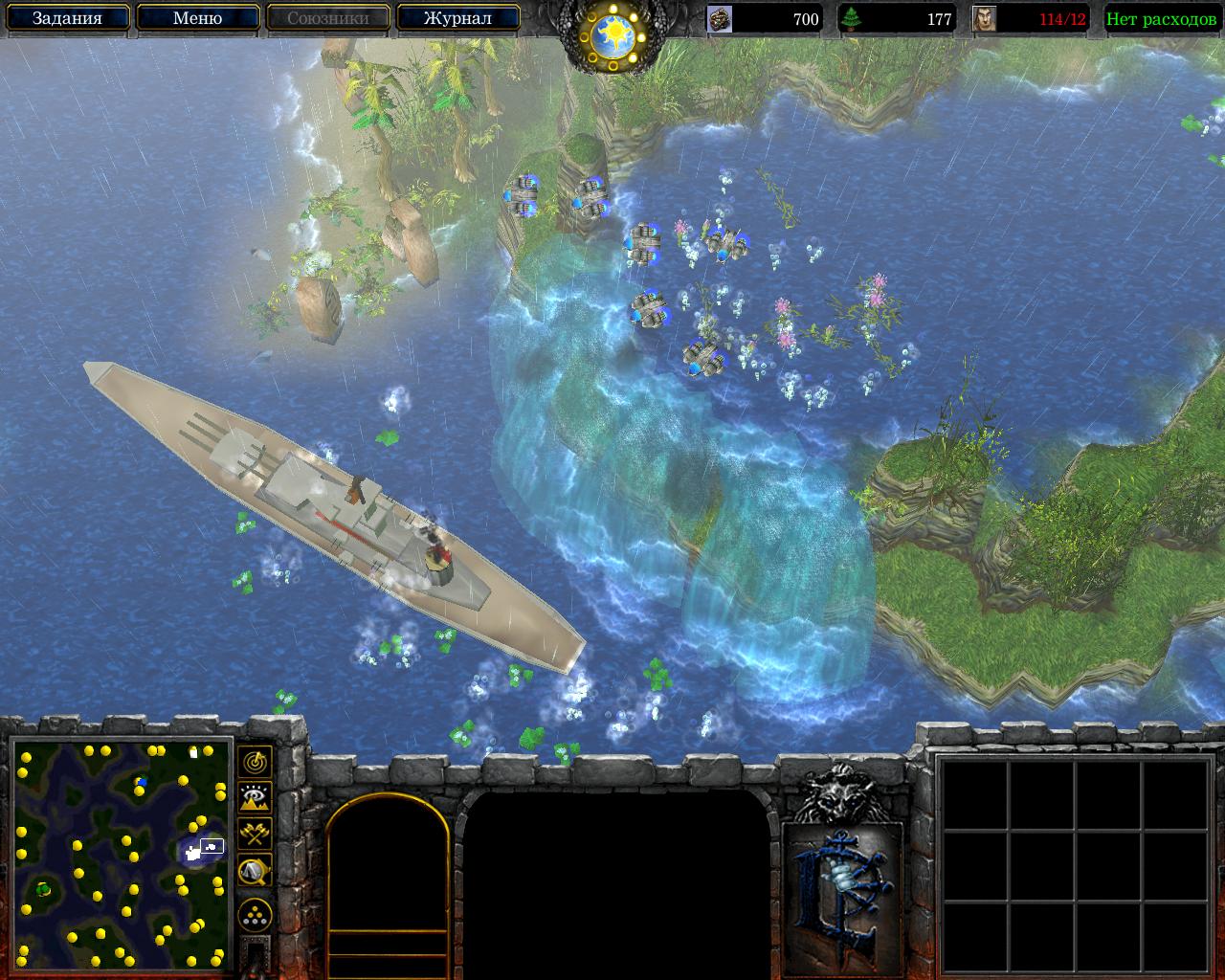Toggle formation movement button
The width and height of the screenshot is (1225, 980).
255,915
